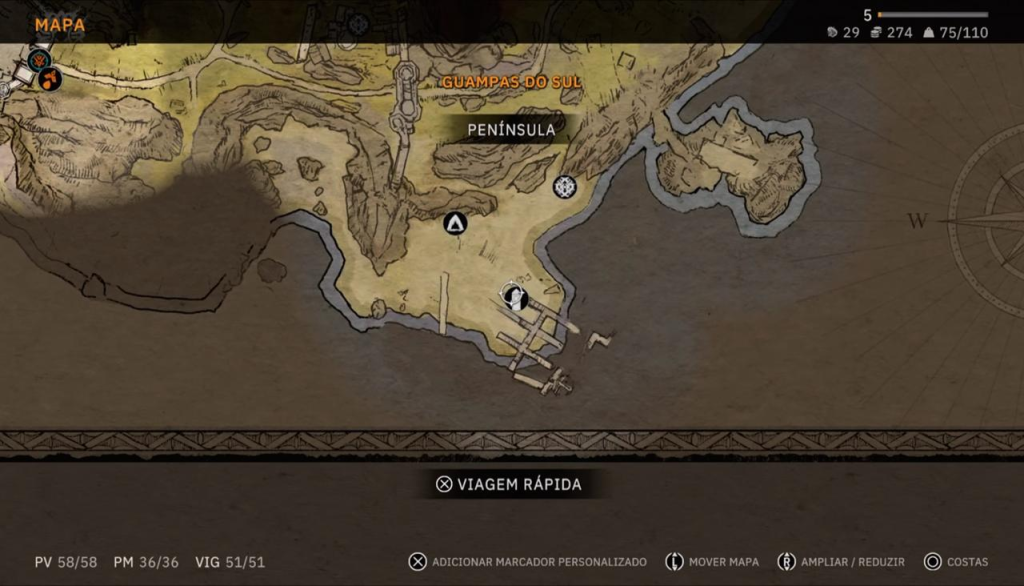Select the triangle camp marker on map
1024x586 pixels.
pos(455,224)
